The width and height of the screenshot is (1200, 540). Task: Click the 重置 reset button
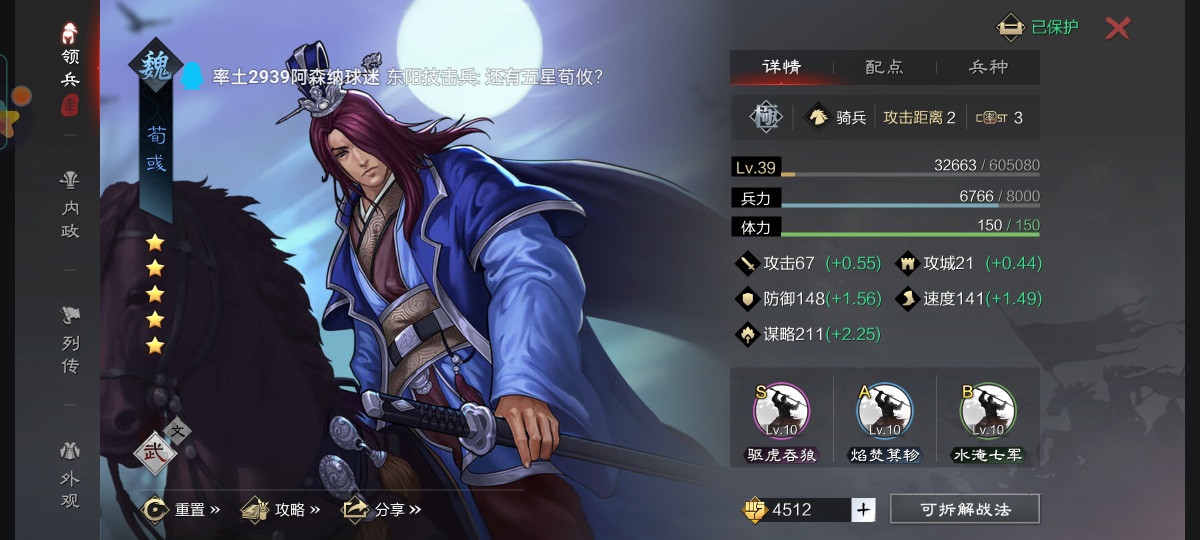click(x=182, y=510)
